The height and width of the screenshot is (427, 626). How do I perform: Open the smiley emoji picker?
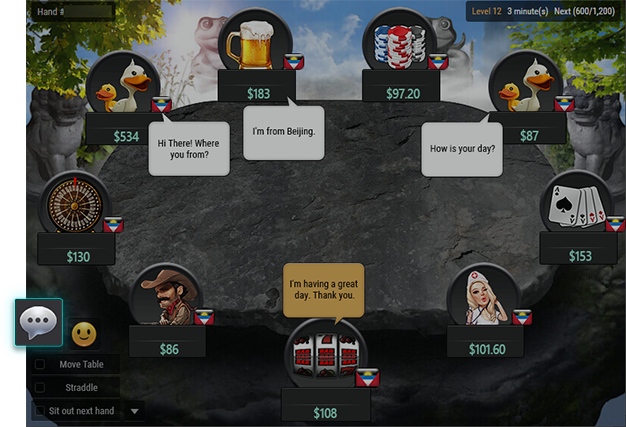click(84, 332)
